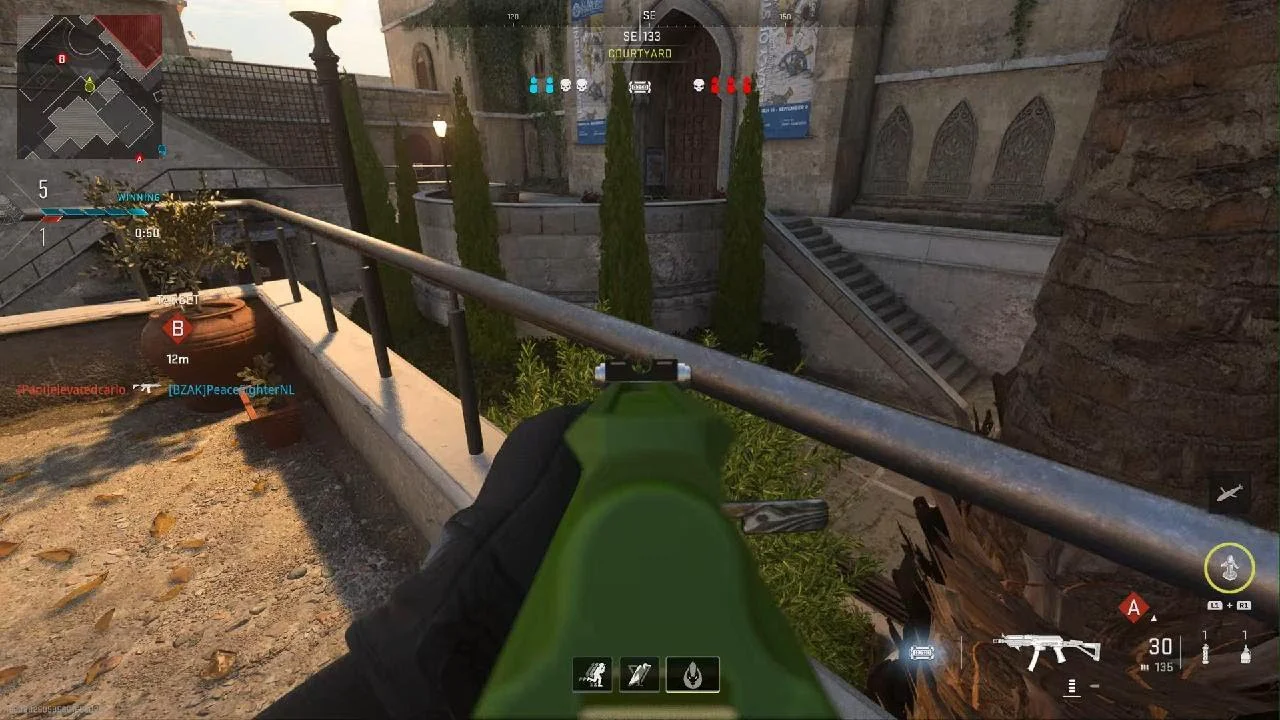Viewport: 1280px width, 720px height.
Task: Activate the flame skull perk icon
Action: [x=692, y=675]
